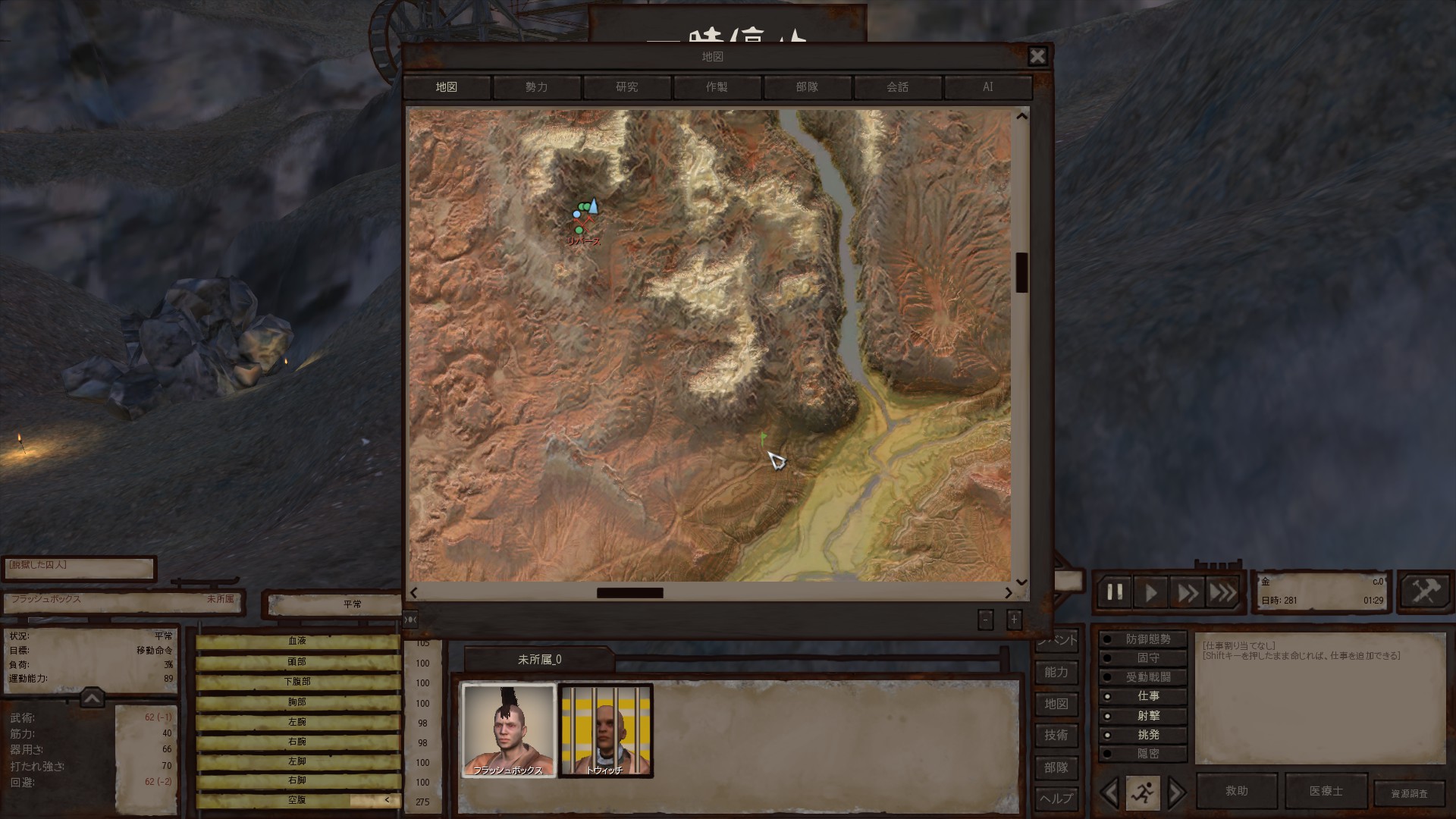Choose the jailed トウィッチ portrait
This screenshot has height=819, width=1456.
click(x=605, y=730)
